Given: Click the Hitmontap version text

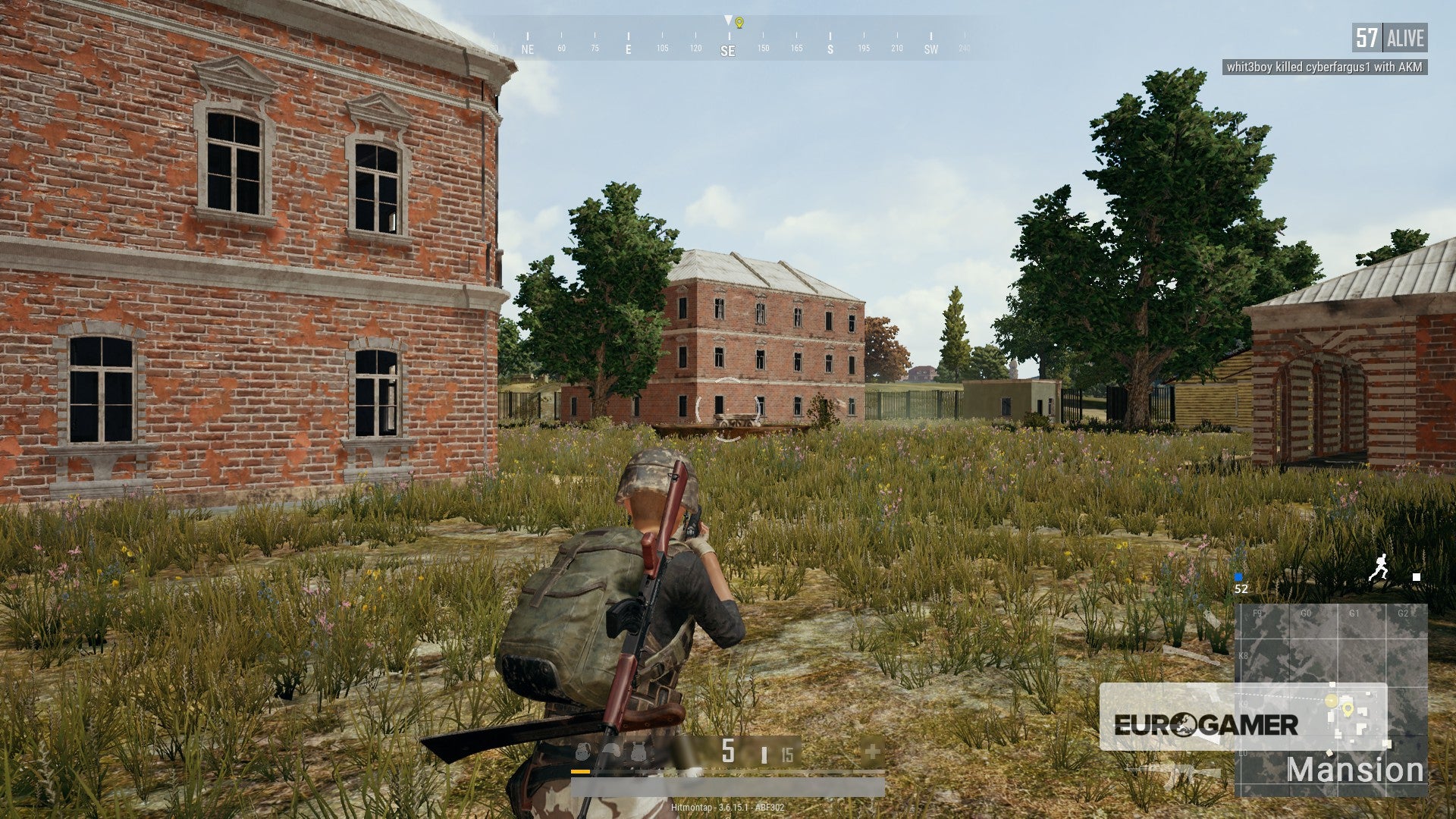Looking at the screenshot, I should pyautogui.click(x=728, y=807).
